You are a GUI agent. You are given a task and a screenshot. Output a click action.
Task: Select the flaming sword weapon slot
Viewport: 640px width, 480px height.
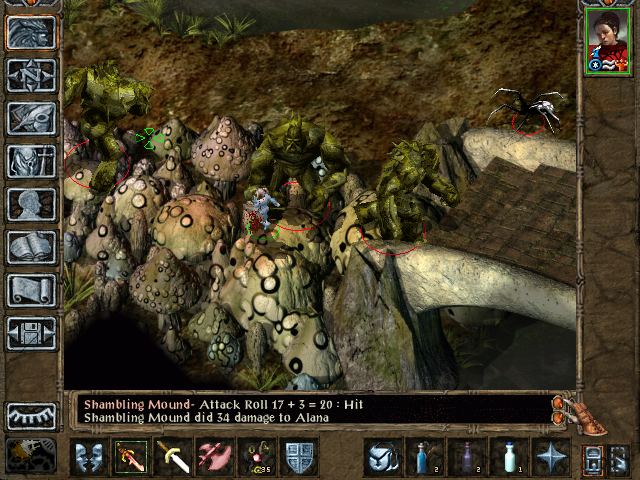point(131,457)
